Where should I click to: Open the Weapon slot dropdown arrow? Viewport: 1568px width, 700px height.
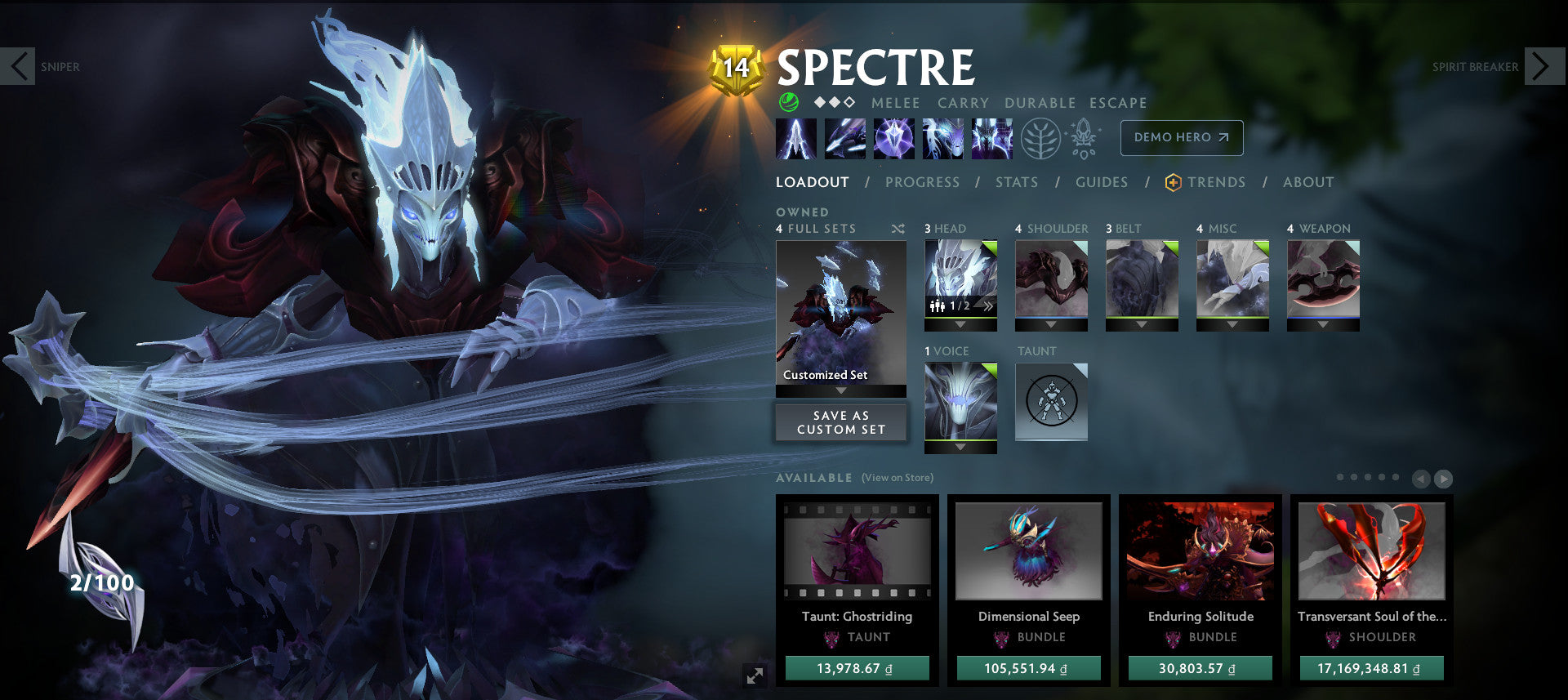[x=1323, y=323]
